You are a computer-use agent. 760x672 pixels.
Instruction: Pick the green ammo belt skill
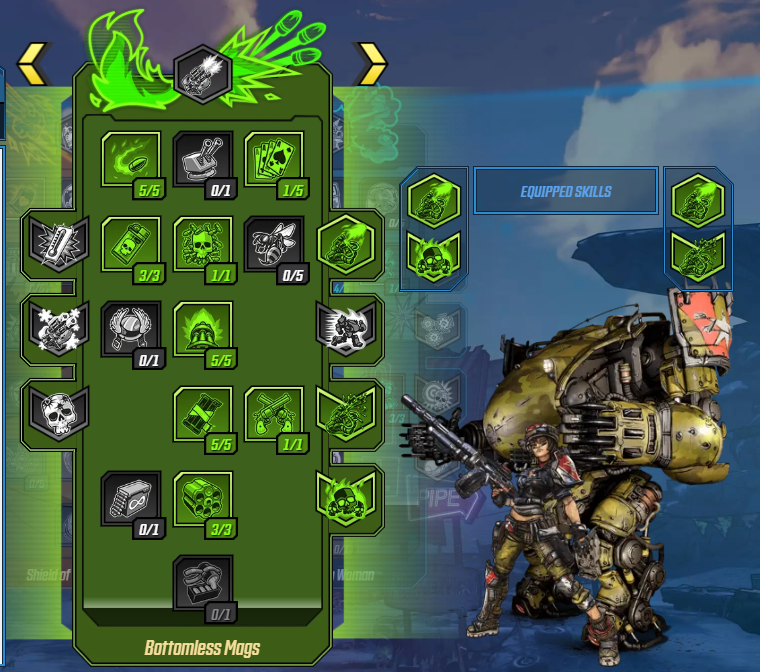pos(203,414)
